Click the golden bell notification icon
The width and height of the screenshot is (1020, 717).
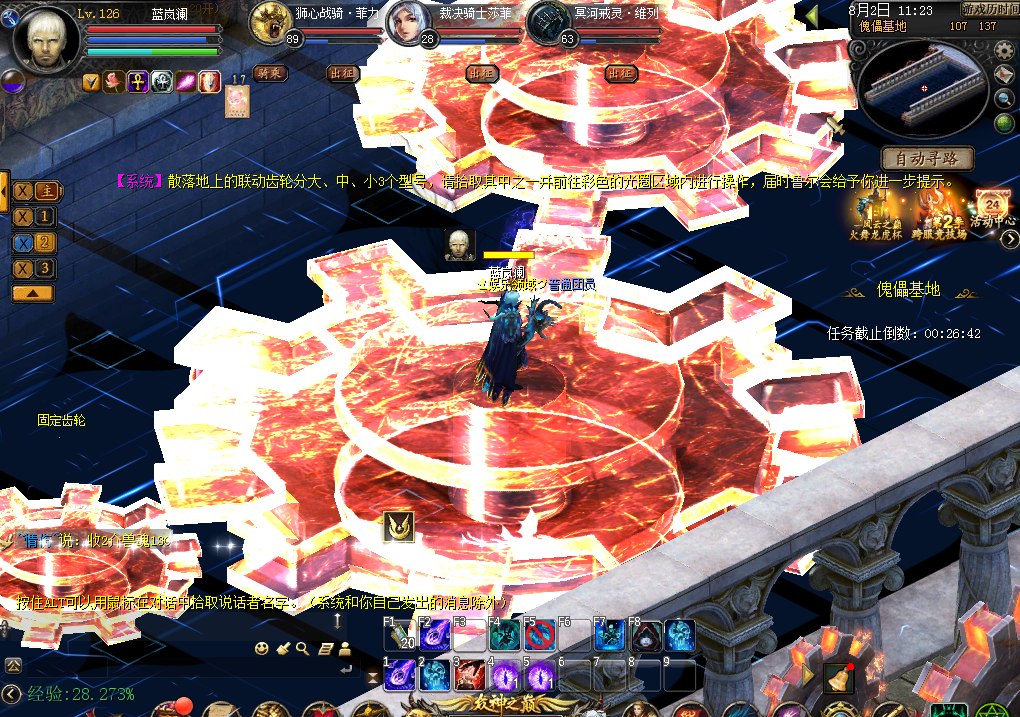point(838,678)
